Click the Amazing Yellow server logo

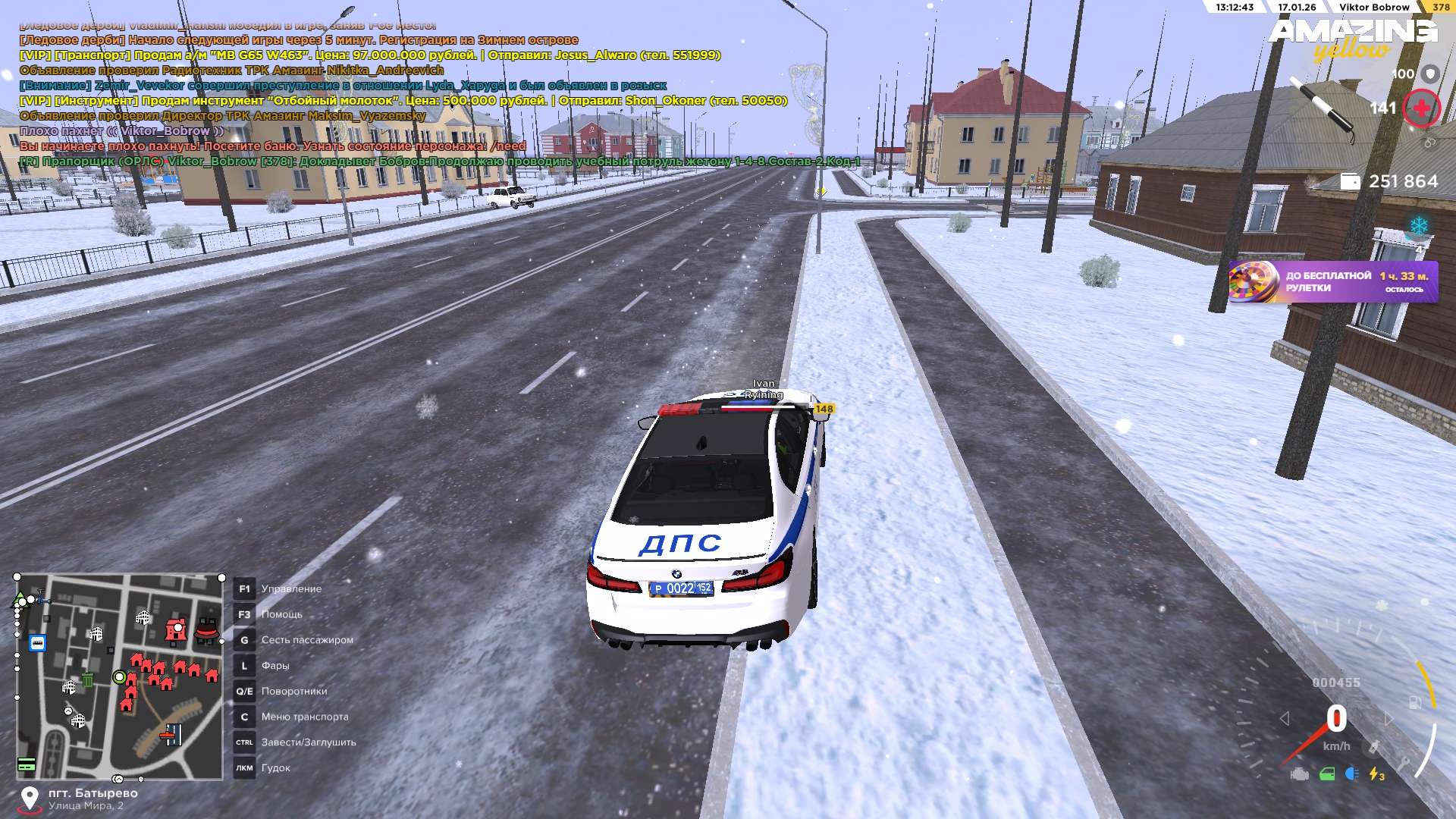pyautogui.click(x=1353, y=39)
